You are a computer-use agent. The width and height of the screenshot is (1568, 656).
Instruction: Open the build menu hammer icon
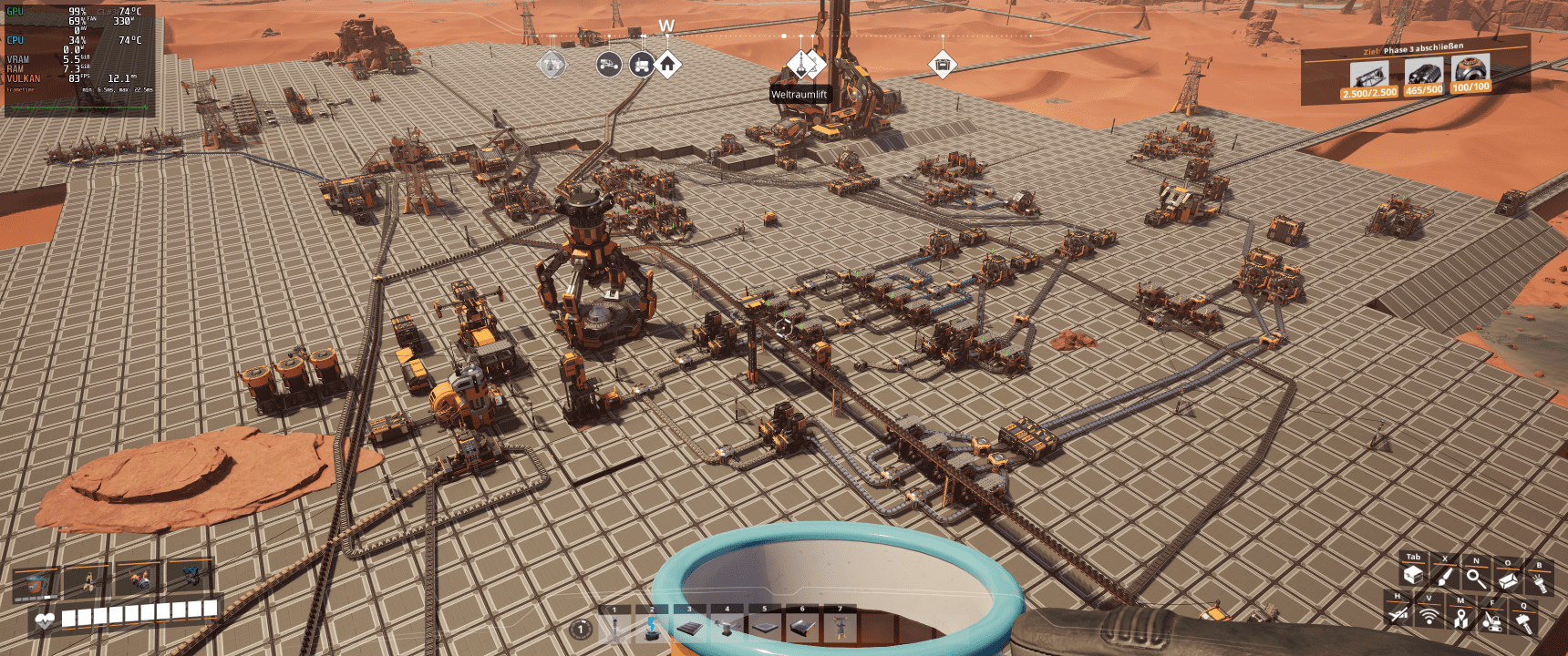[1523, 623]
